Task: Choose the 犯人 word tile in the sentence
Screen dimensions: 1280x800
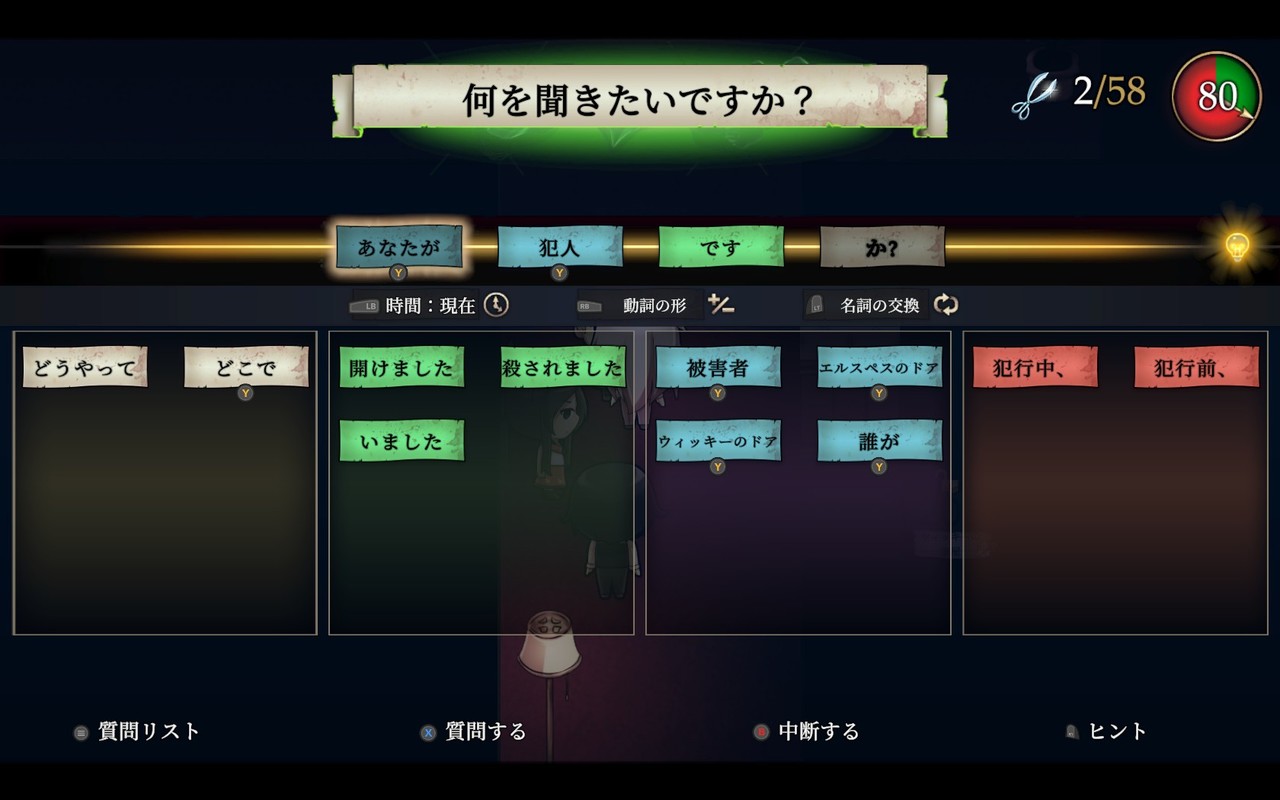Action: (560, 247)
